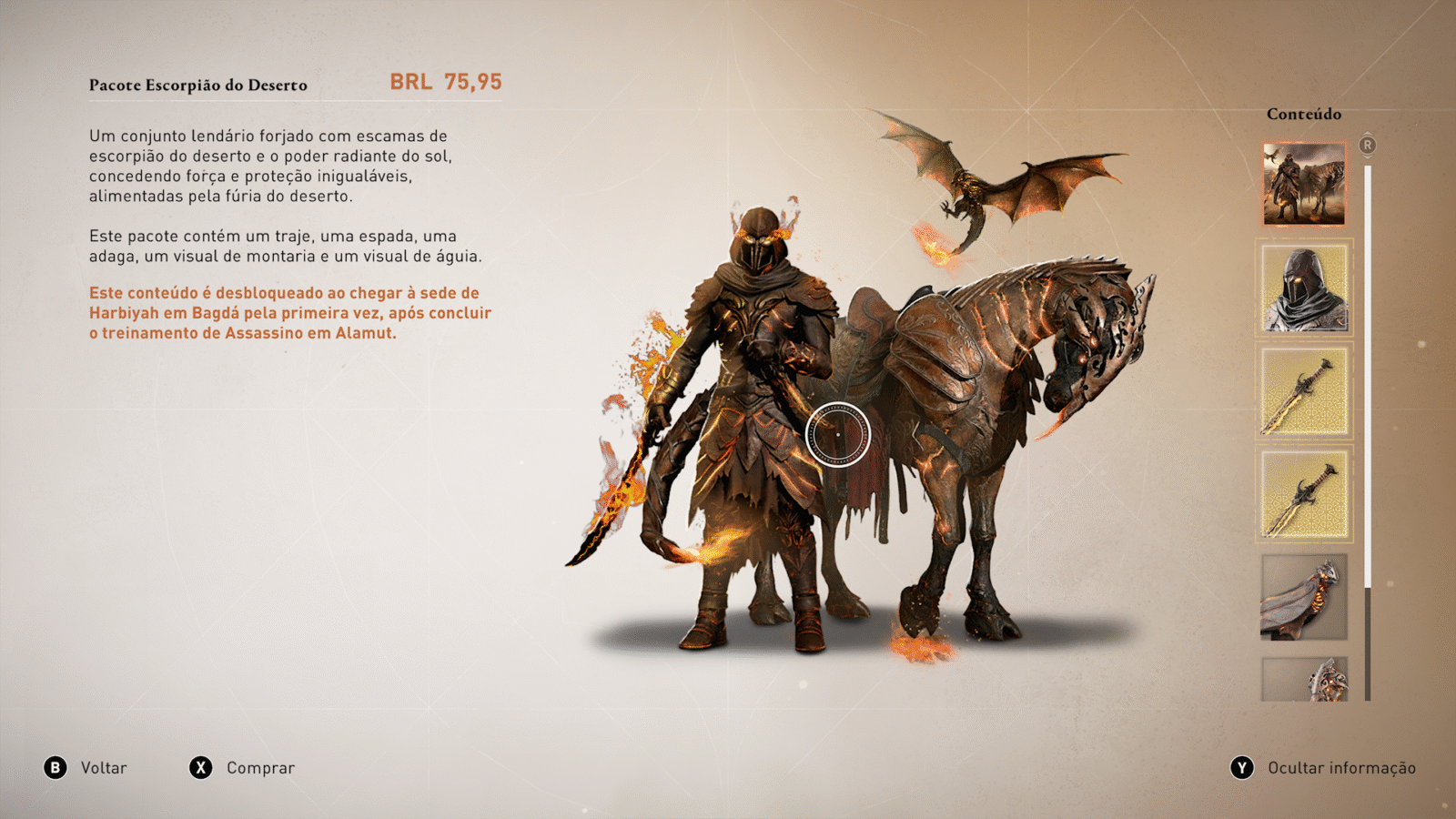This screenshot has height=819, width=1456.
Task: Click the pack artwork thumbnail atop the Conteúdo list
Action: 1303,183
